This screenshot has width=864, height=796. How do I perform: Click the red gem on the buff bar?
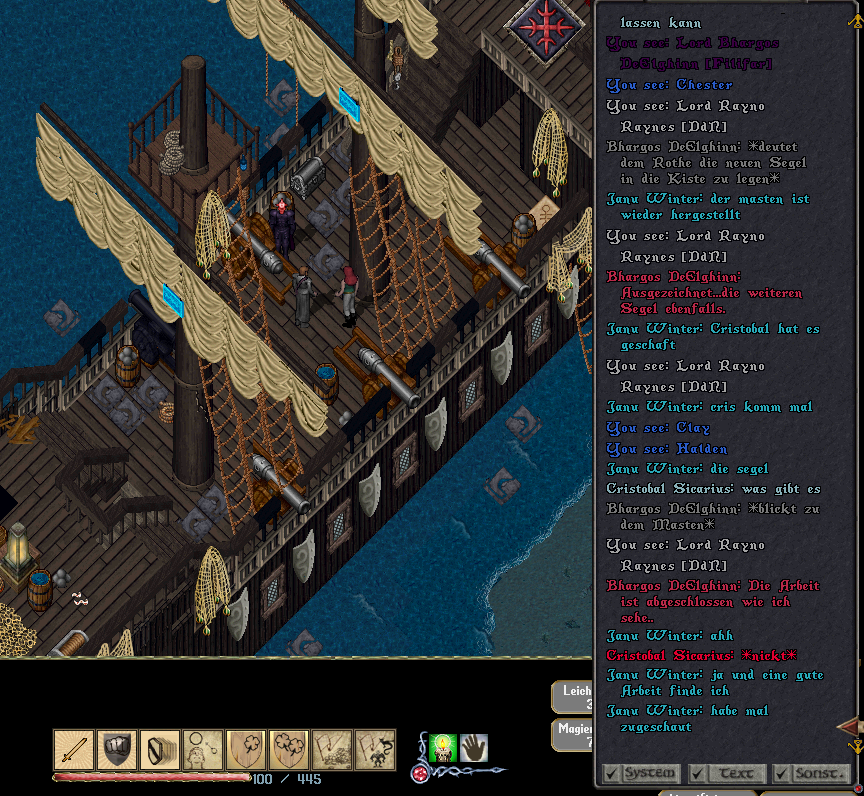pos(420,774)
